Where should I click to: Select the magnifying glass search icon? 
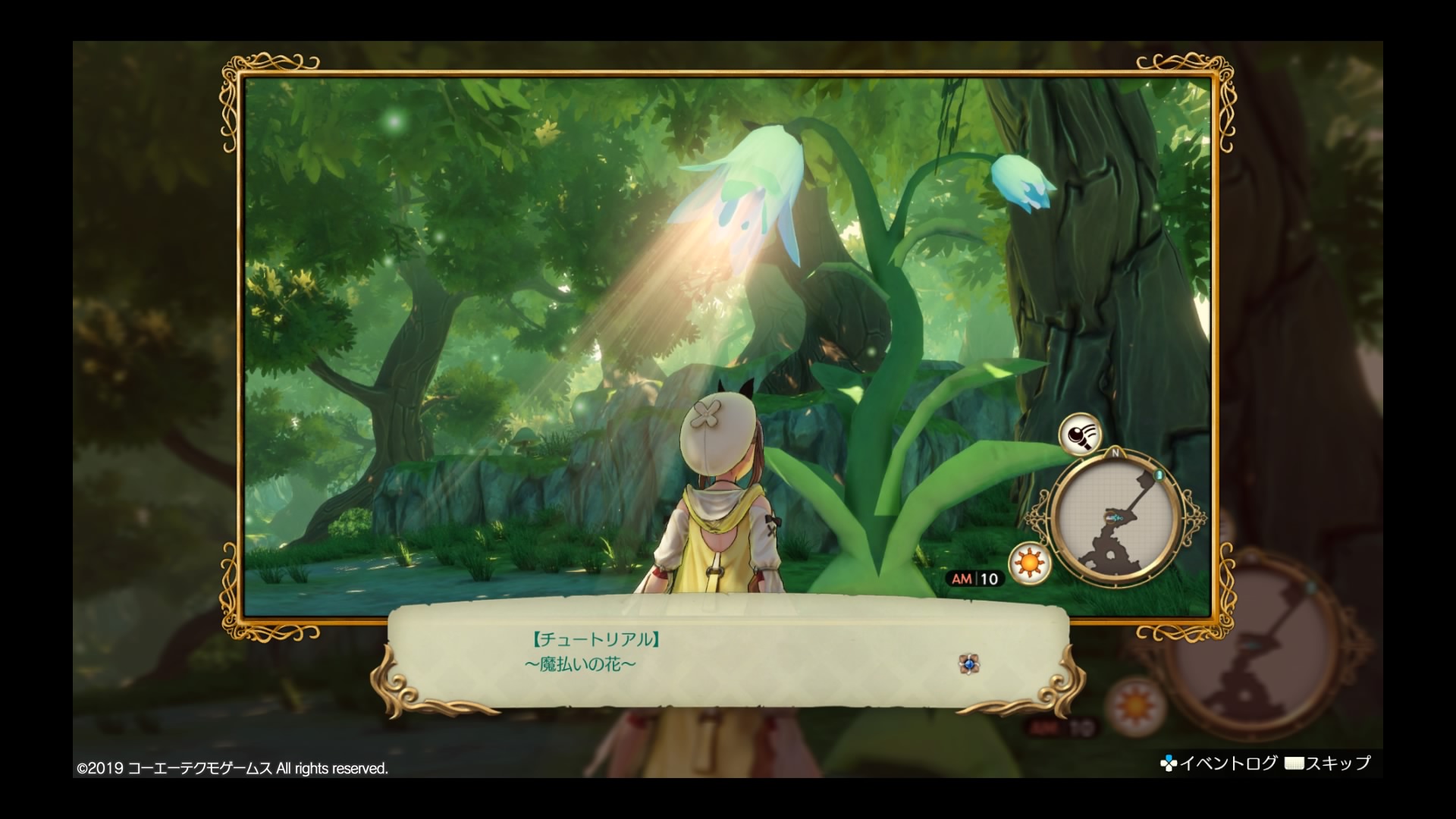pos(1080,435)
